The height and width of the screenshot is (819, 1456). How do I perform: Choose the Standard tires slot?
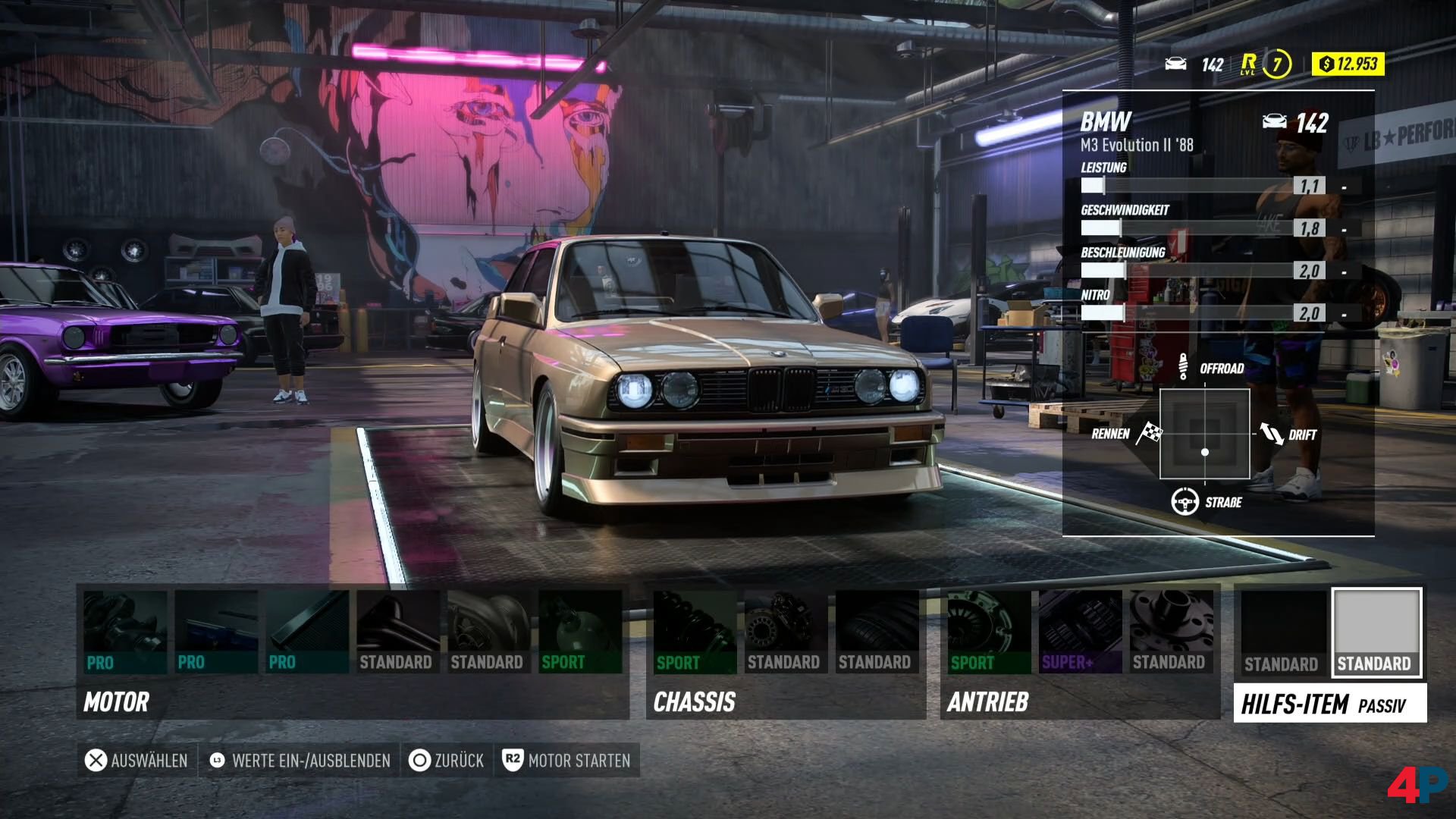tap(877, 632)
